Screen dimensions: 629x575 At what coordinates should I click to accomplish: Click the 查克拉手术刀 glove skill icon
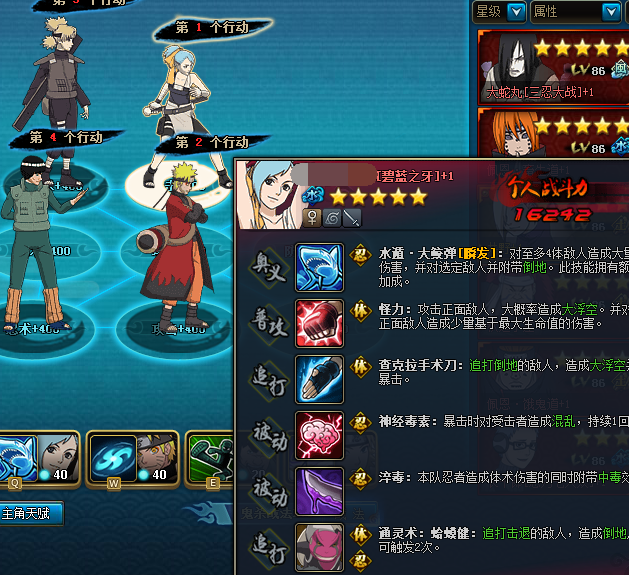pos(319,380)
